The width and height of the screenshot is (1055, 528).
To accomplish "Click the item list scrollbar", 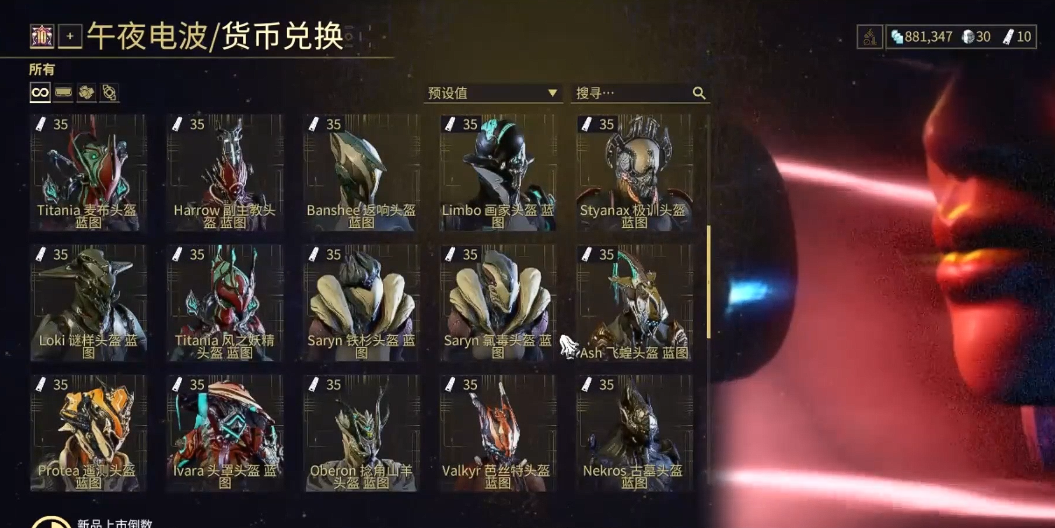I will point(708,280).
